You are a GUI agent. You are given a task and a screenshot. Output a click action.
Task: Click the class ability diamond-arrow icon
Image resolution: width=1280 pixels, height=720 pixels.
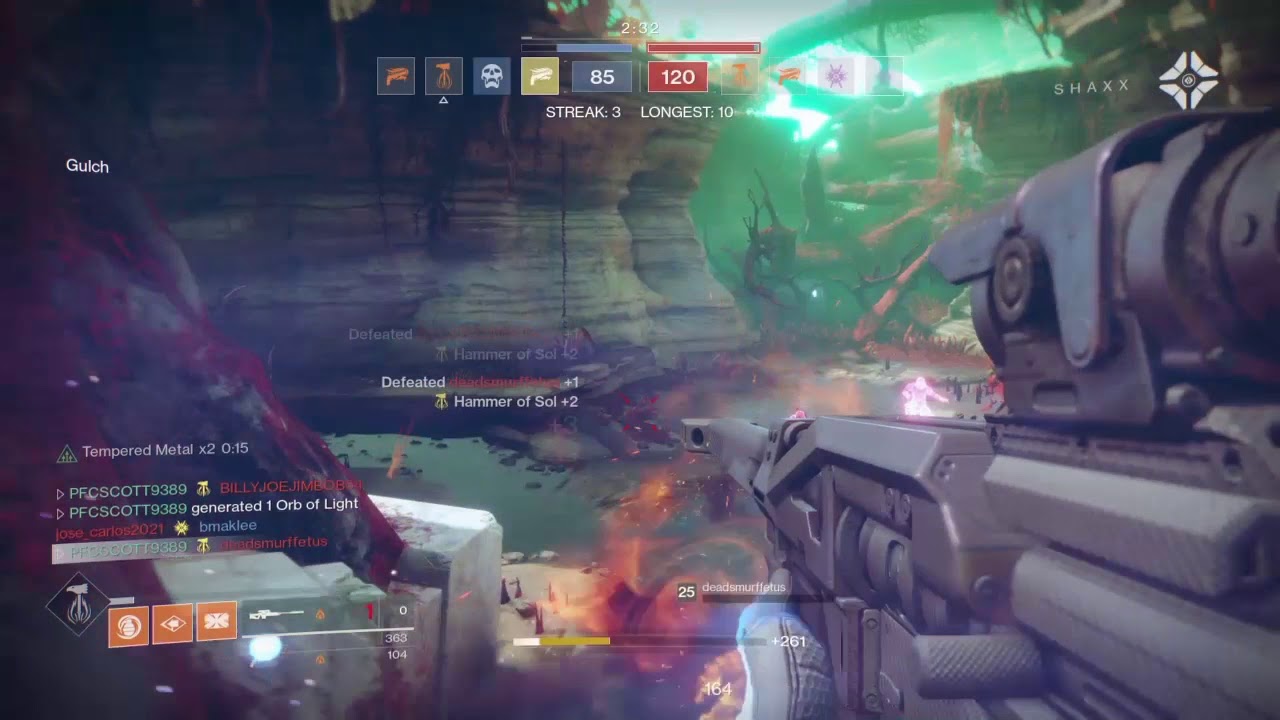[x=173, y=625]
